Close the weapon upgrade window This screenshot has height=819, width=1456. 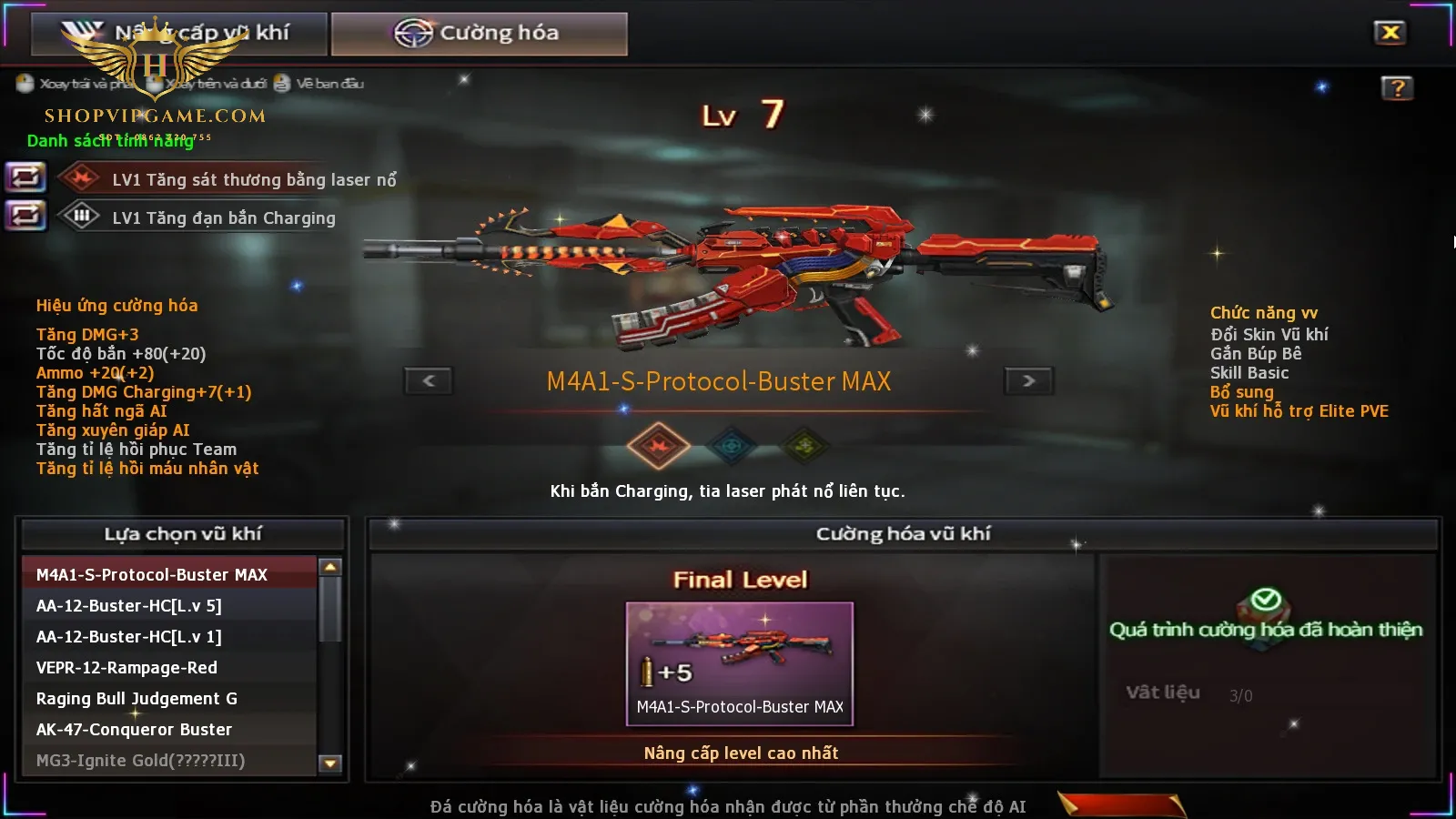1390,33
